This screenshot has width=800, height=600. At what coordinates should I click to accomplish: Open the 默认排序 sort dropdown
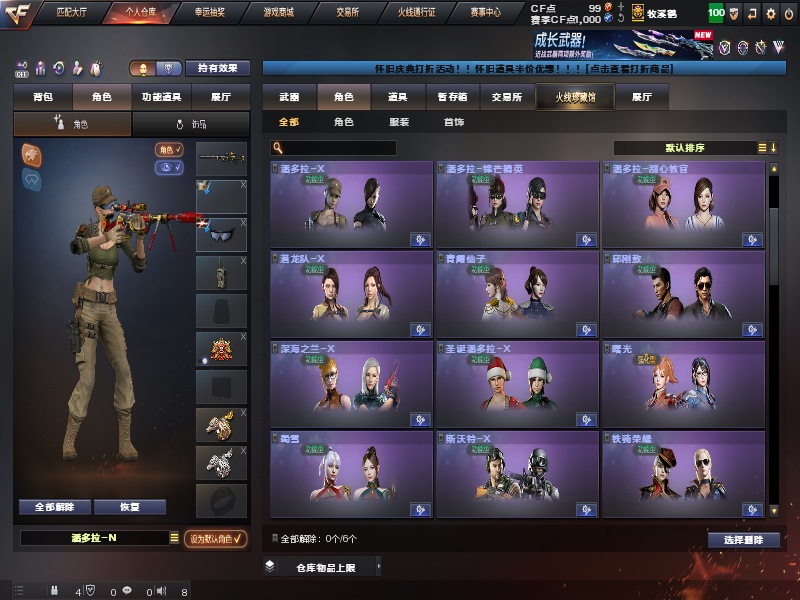(x=689, y=148)
